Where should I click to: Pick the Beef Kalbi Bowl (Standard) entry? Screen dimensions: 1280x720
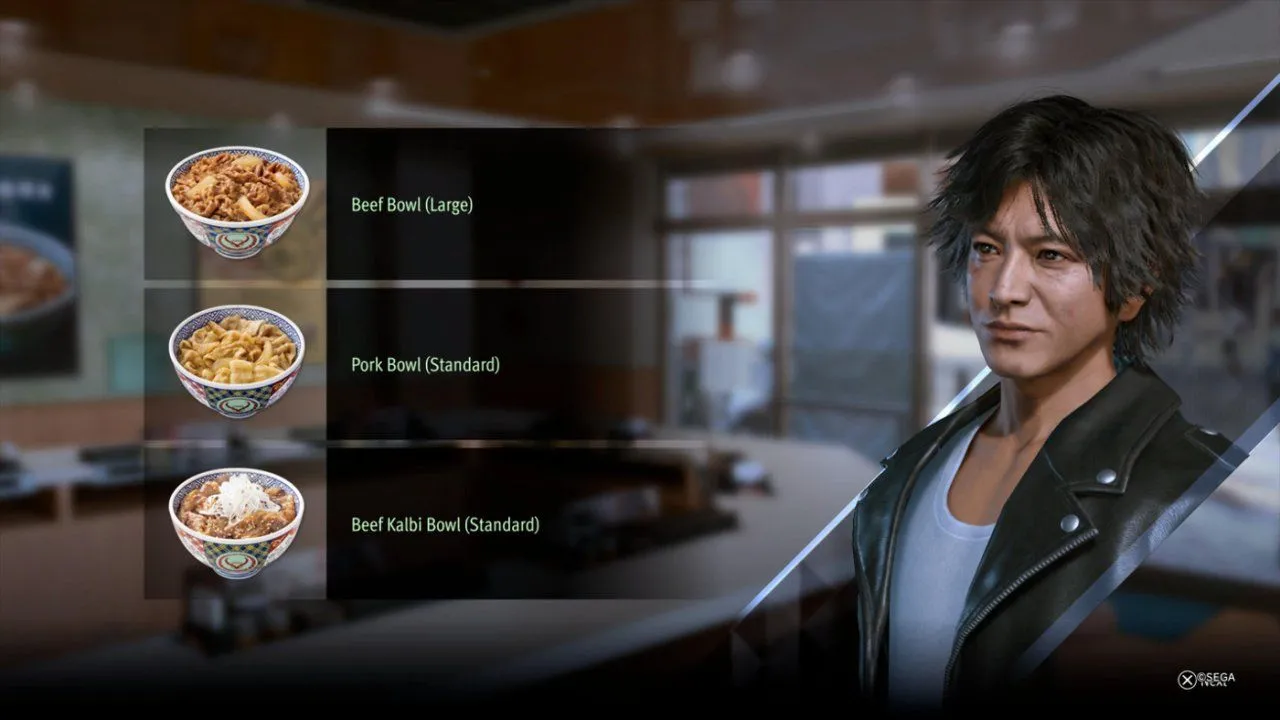coord(445,524)
